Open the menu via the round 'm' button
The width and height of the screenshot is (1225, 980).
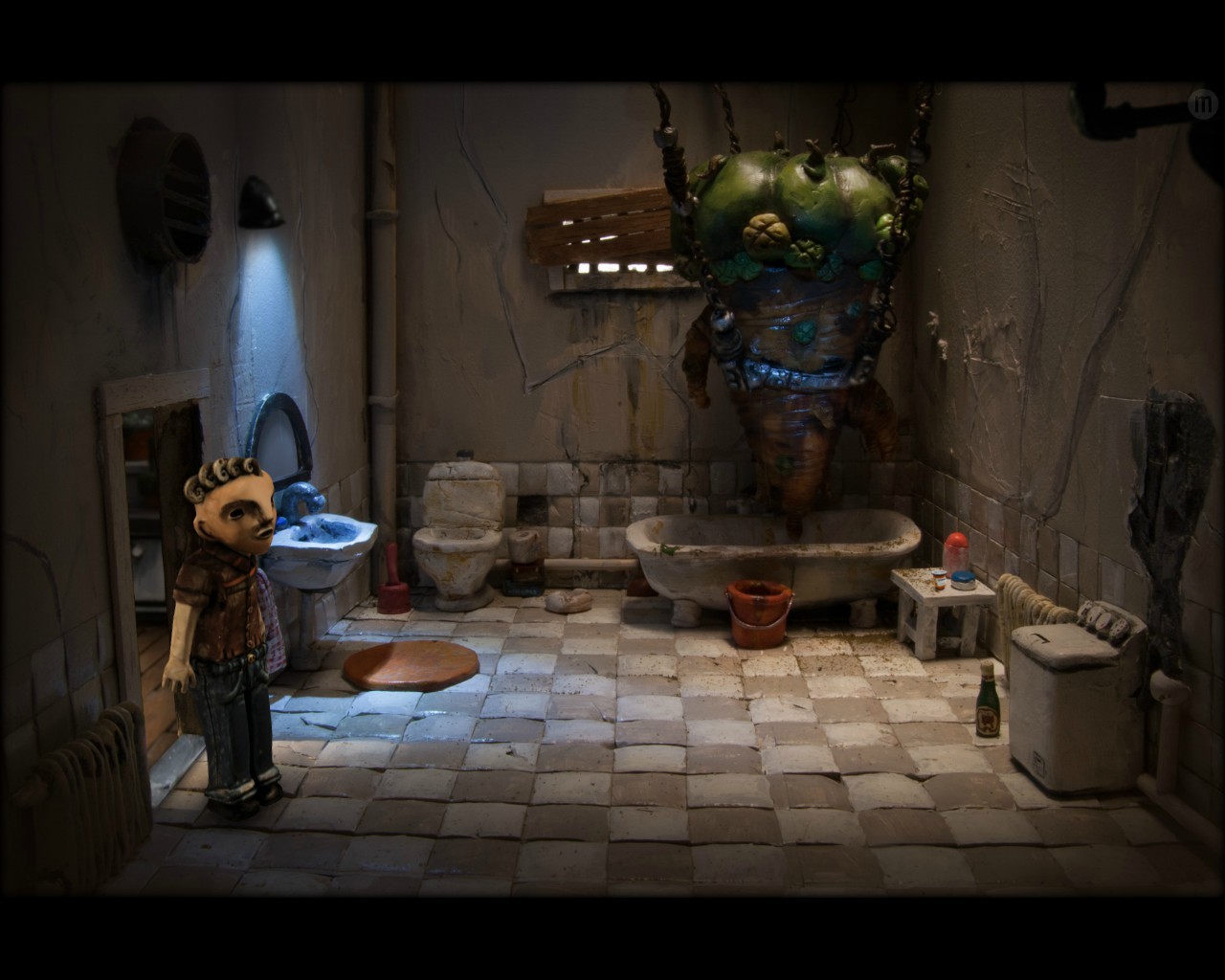point(1202,103)
